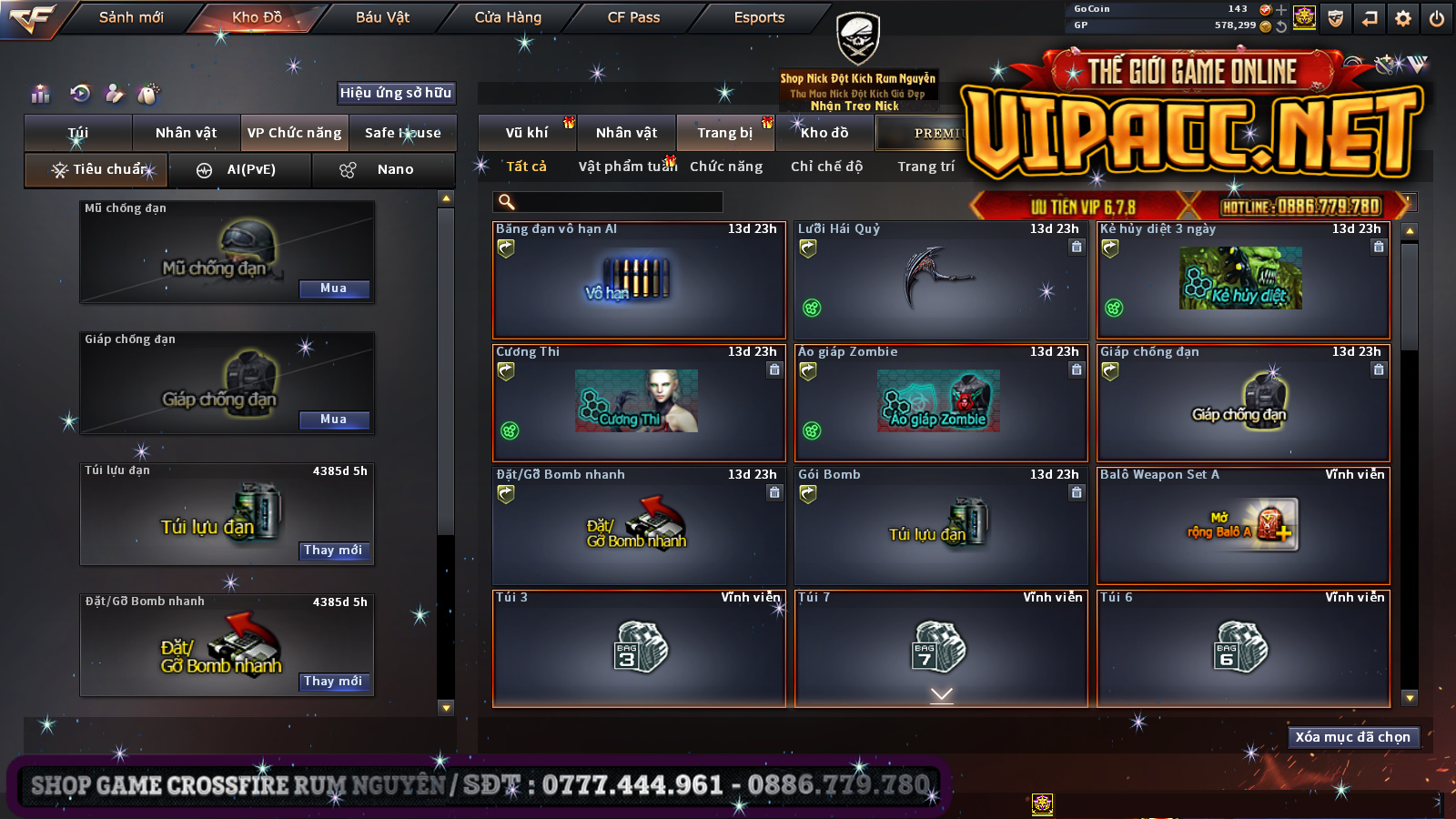Open the Cửa Hàng shop
The height and width of the screenshot is (819, 1456).
(508, 17)
